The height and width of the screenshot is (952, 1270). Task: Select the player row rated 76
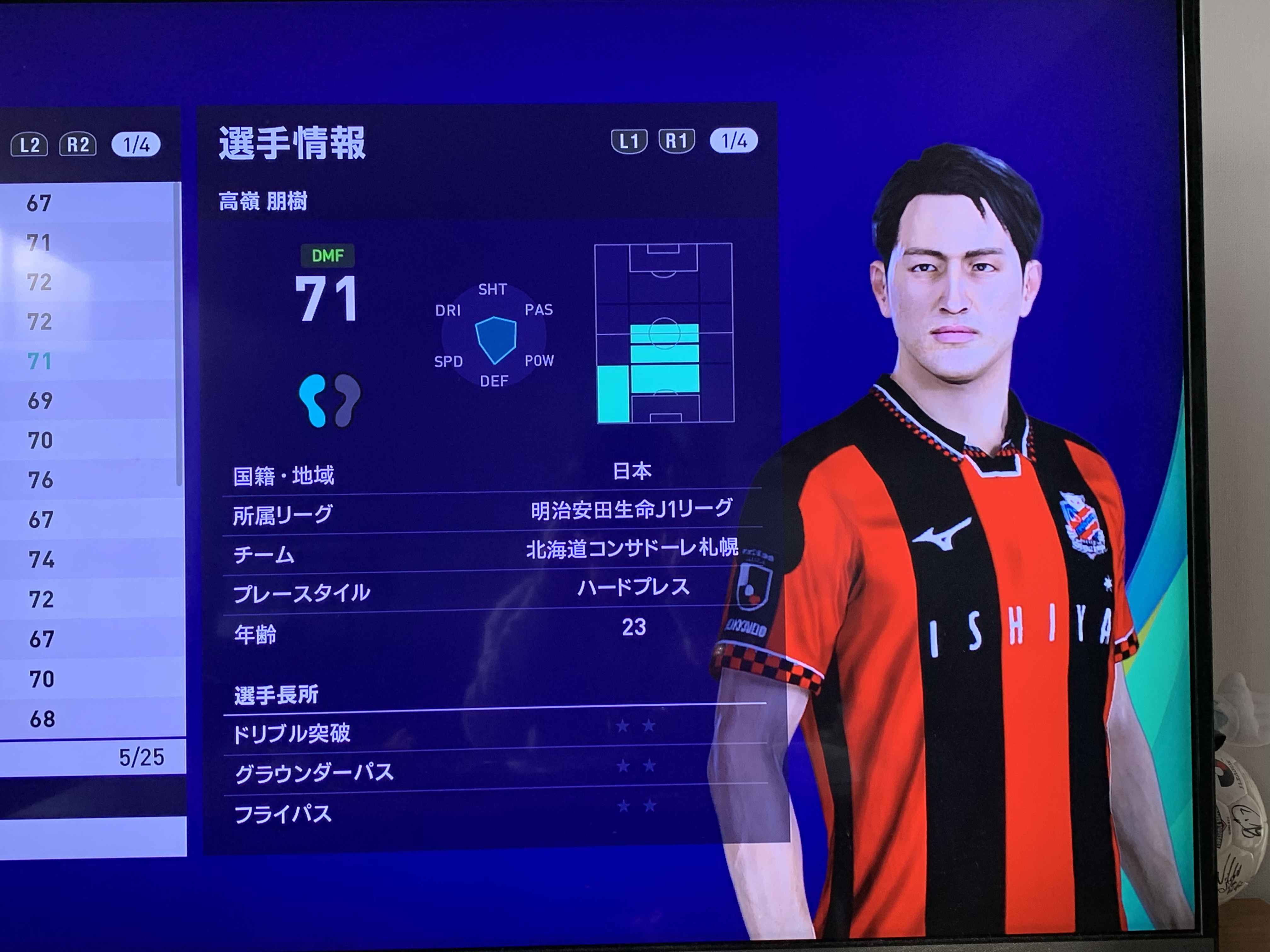tap(86, 480)
